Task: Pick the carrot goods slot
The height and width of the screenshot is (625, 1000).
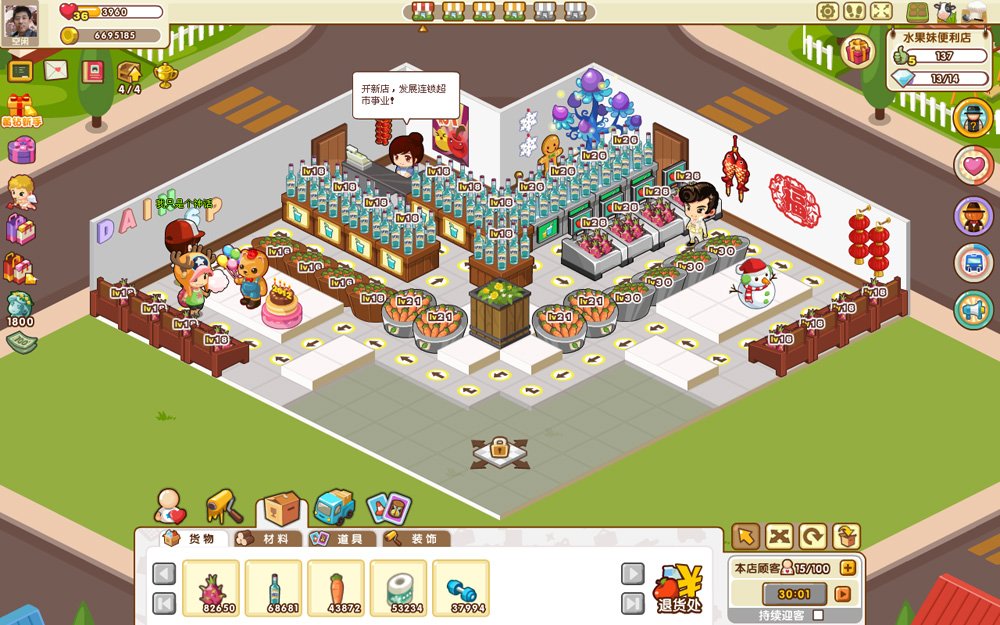Action: tap(335, 588)
